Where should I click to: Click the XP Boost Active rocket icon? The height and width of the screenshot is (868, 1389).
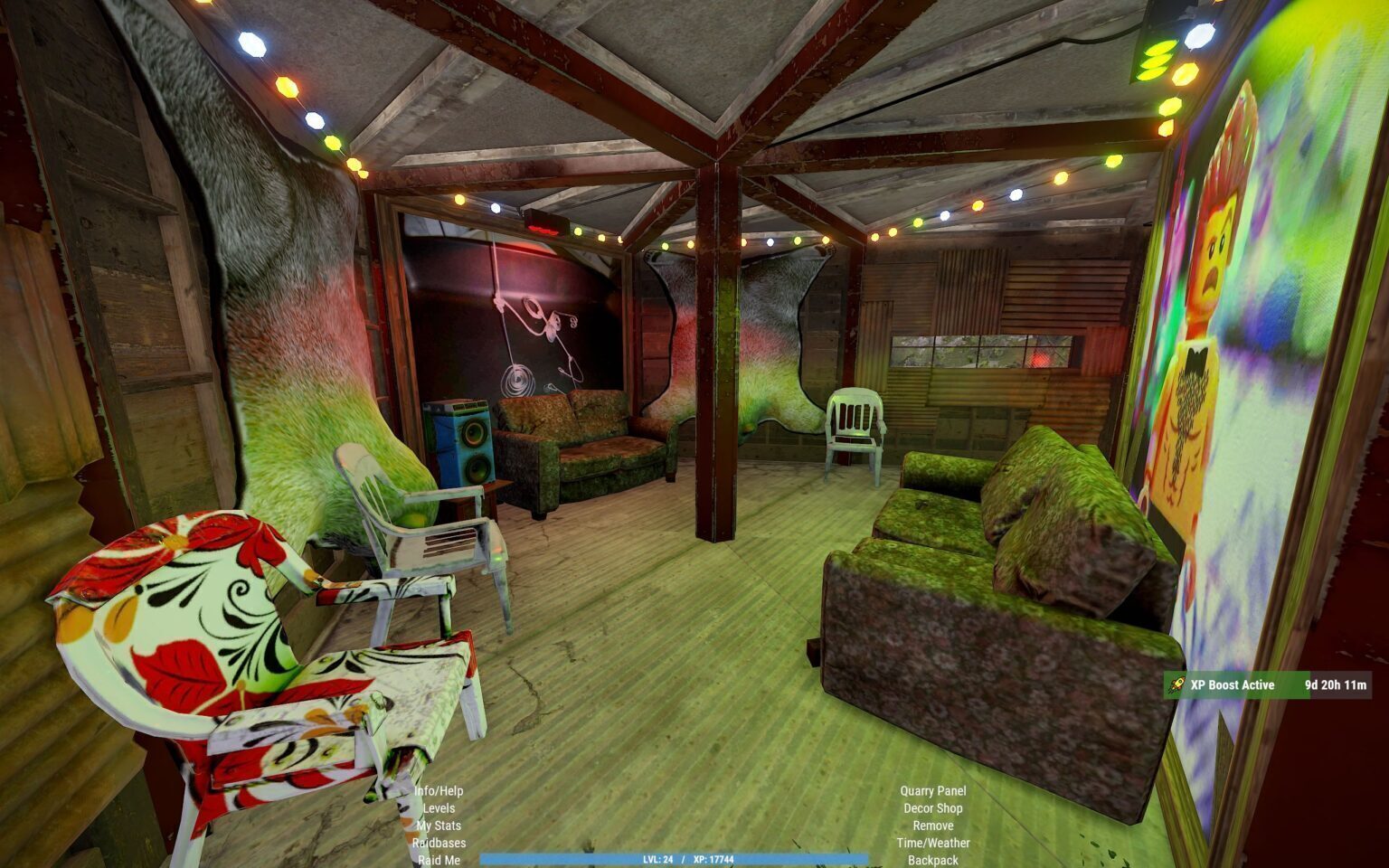[x=1177, y=685]
